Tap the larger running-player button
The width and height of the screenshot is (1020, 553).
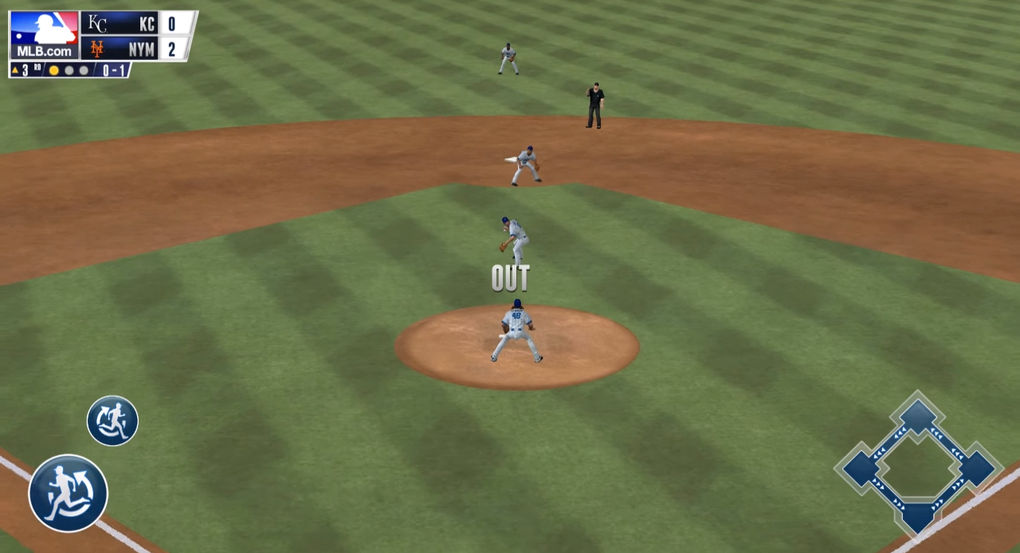coord(68,493)
